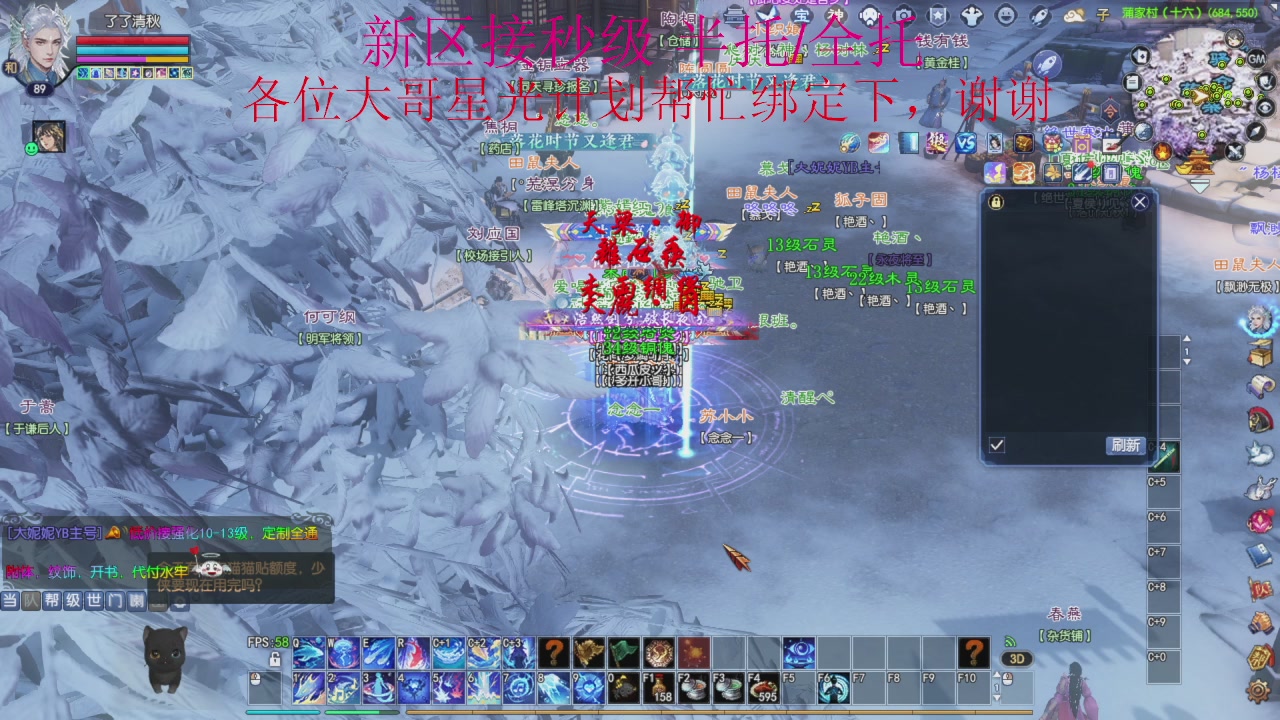
Task: Select the Q skill on the skill bar
Action: click(x=307, y=652)
